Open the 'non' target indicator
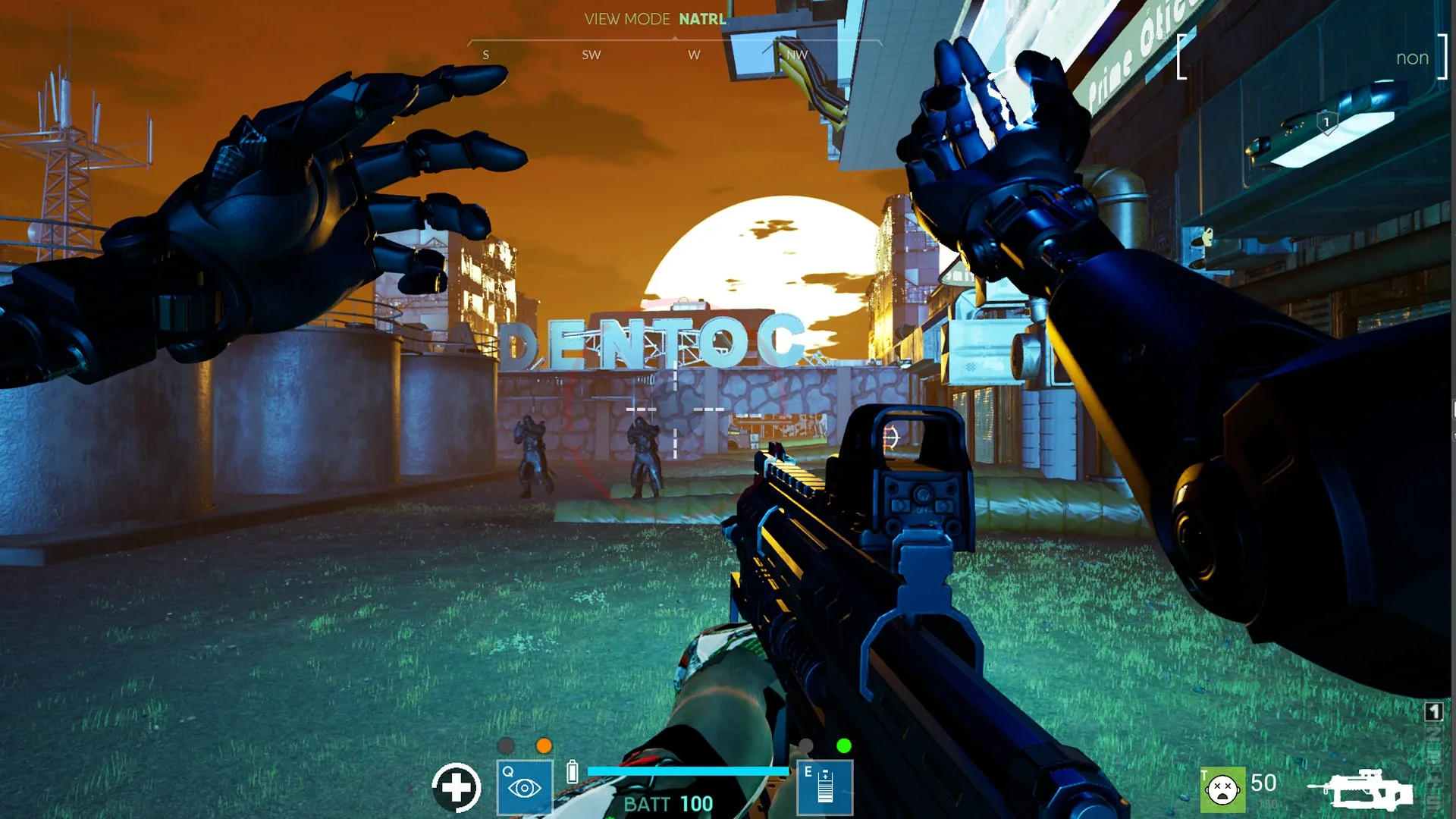Image resolution: width=1456 pixels, height=819 pixels. click(1413, 57)
